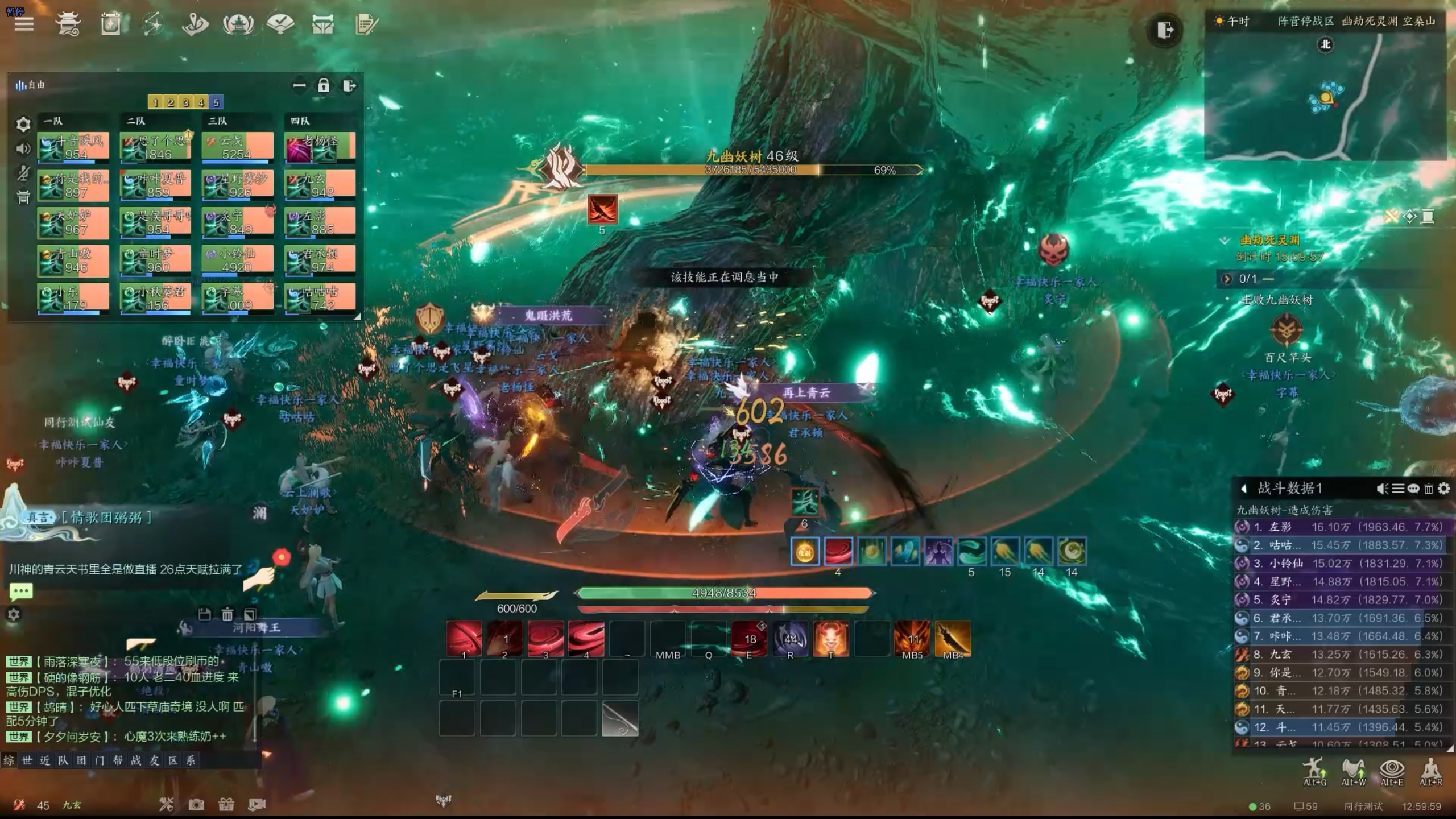Minimize the raid frame panel
The height and width of the screenshot is (819, 1456).
pyautogui.click(x=299, y=86)
